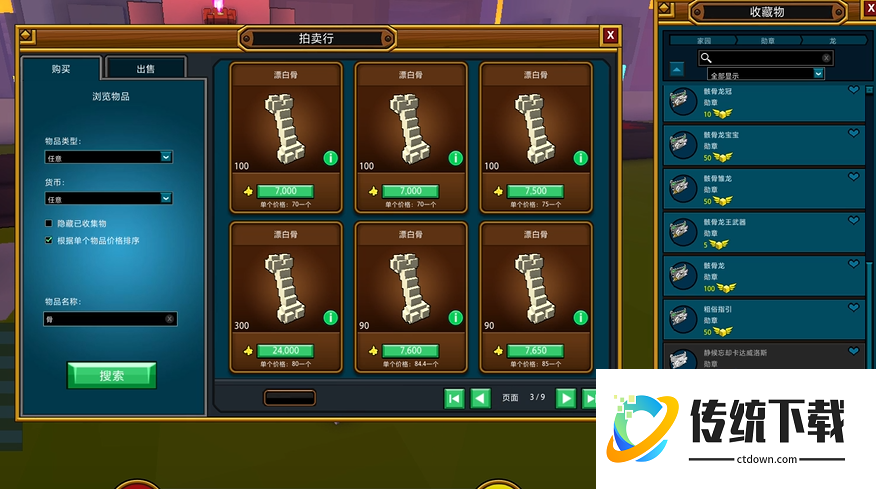Open the 货币 currency dropdown
This screenshot has width=876, height=489.
(x=109, y=199)
